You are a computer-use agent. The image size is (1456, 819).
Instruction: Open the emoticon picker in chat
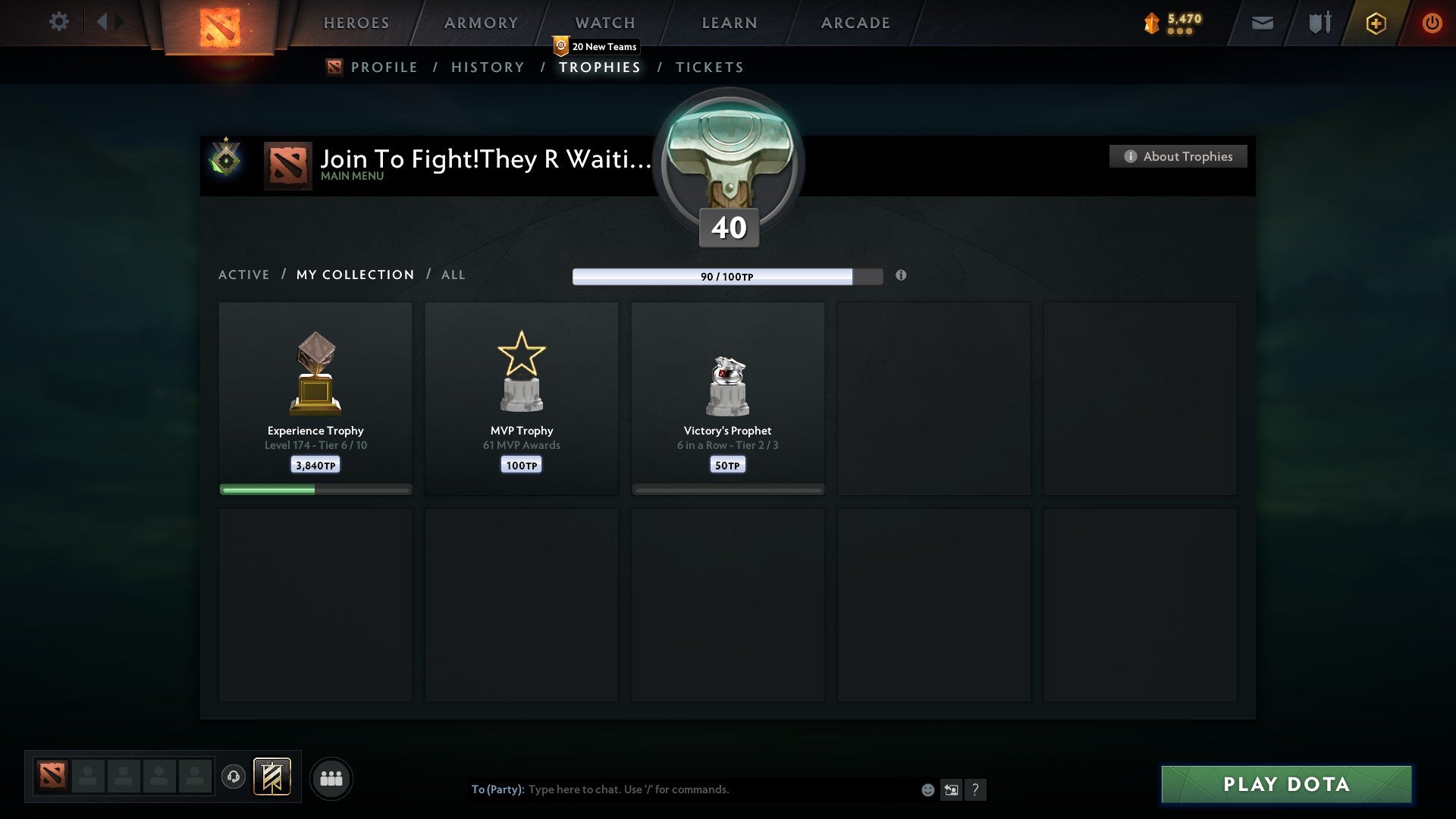[x=927, y=789]
